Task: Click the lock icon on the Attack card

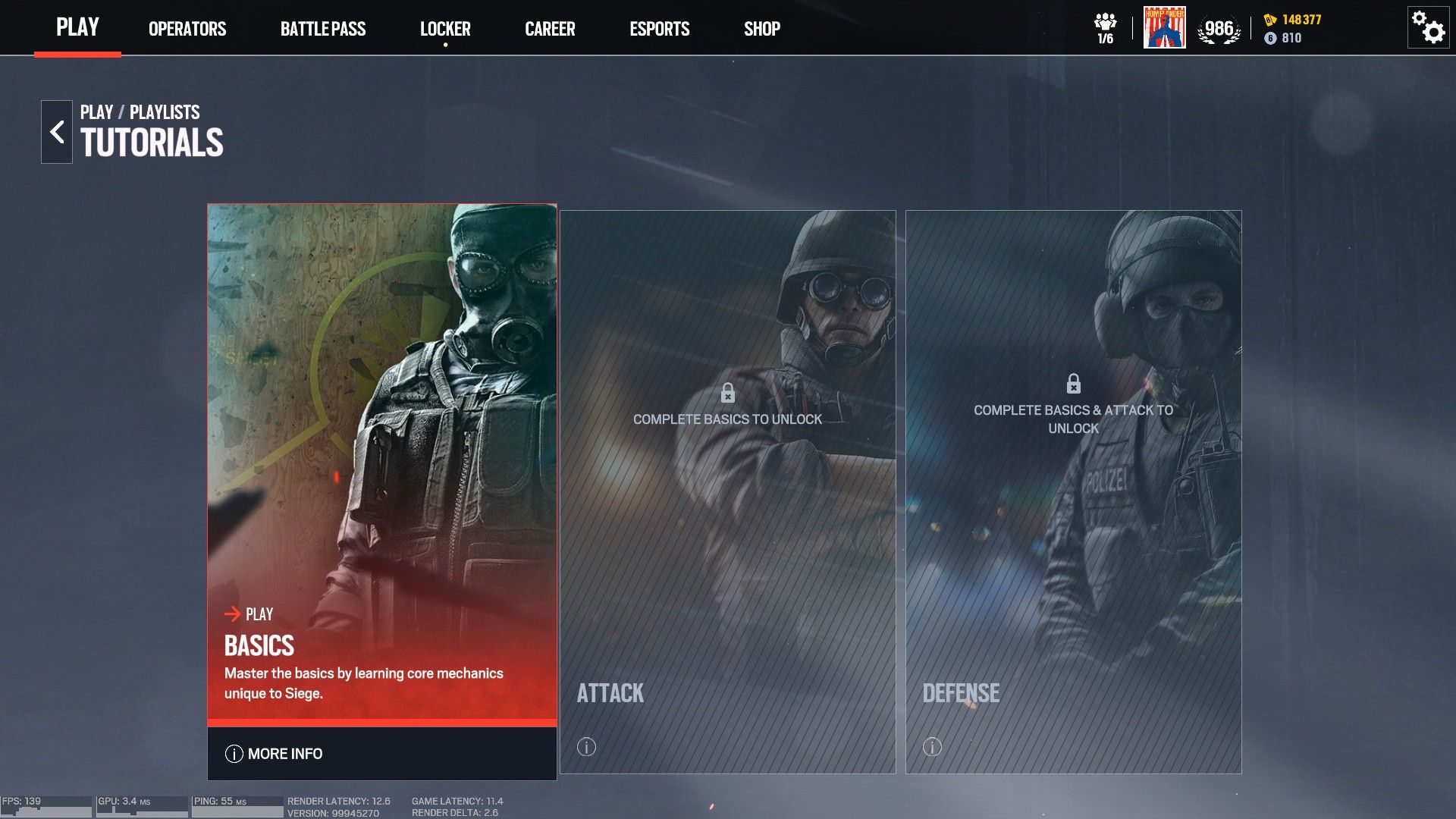Action: [728, 393]
